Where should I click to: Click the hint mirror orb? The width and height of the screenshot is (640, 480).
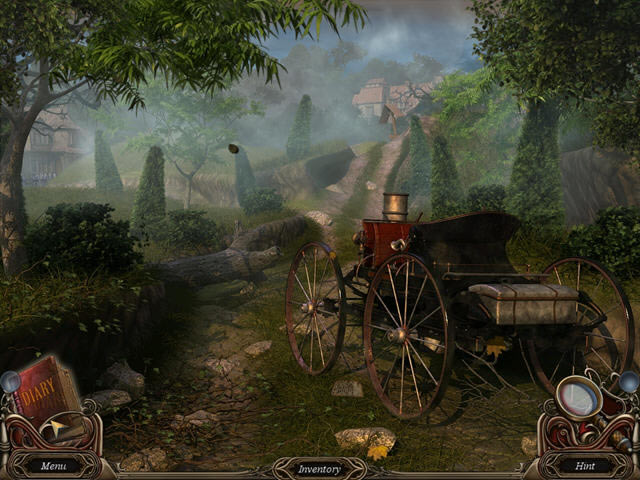click(578, 398)
